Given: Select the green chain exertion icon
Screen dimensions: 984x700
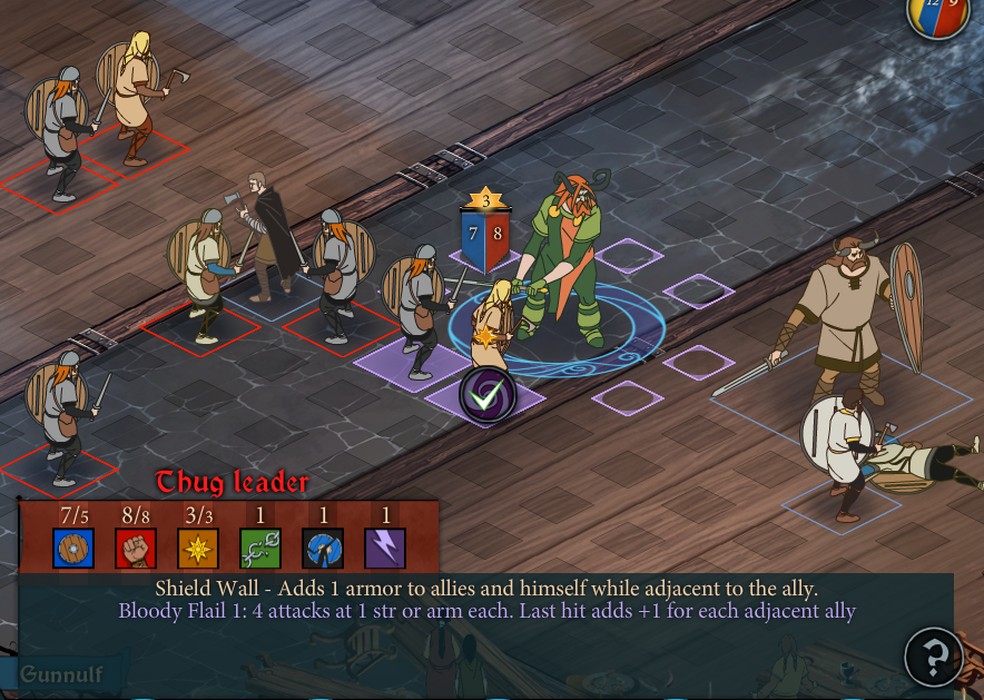Looking at the screenshot, I should click(x=260, y=548).
